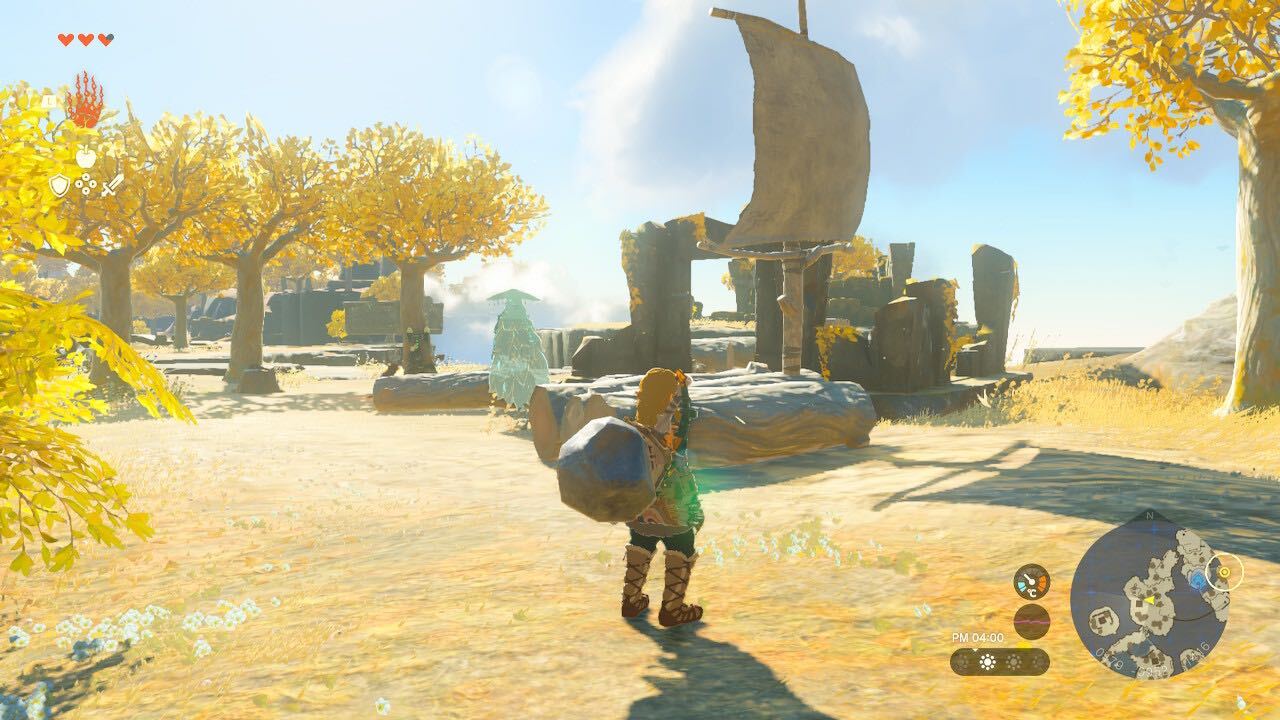Click the L button prompt near the ability icon
Viewport: 1280px width, 720px height.
pyautogui.click(x=49, y=99)
